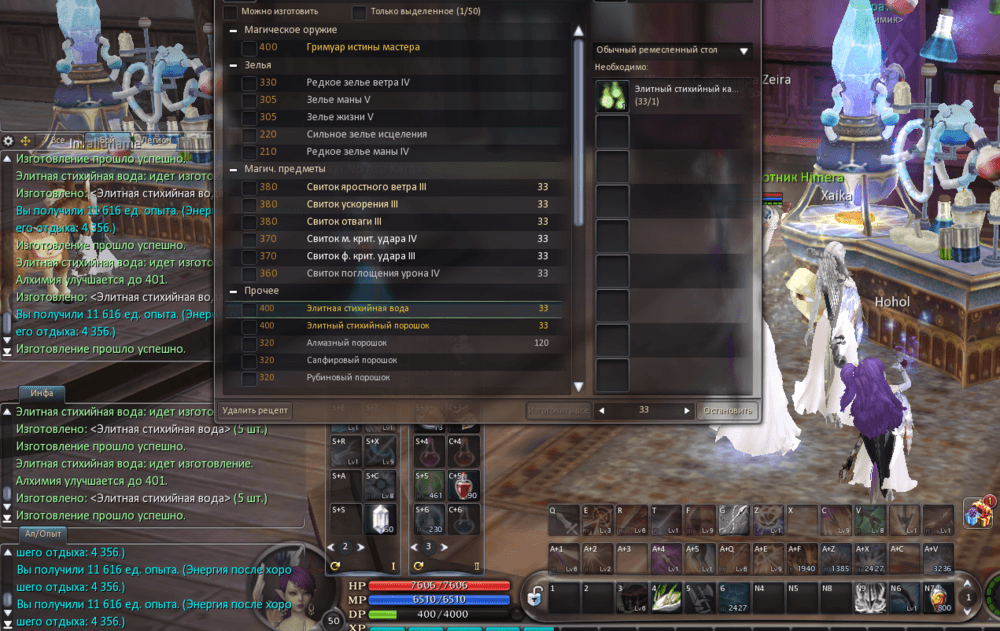This screenshot has height=631, width=1000.
Task: Open the gift box notification icon
Action: click(977, 512)
